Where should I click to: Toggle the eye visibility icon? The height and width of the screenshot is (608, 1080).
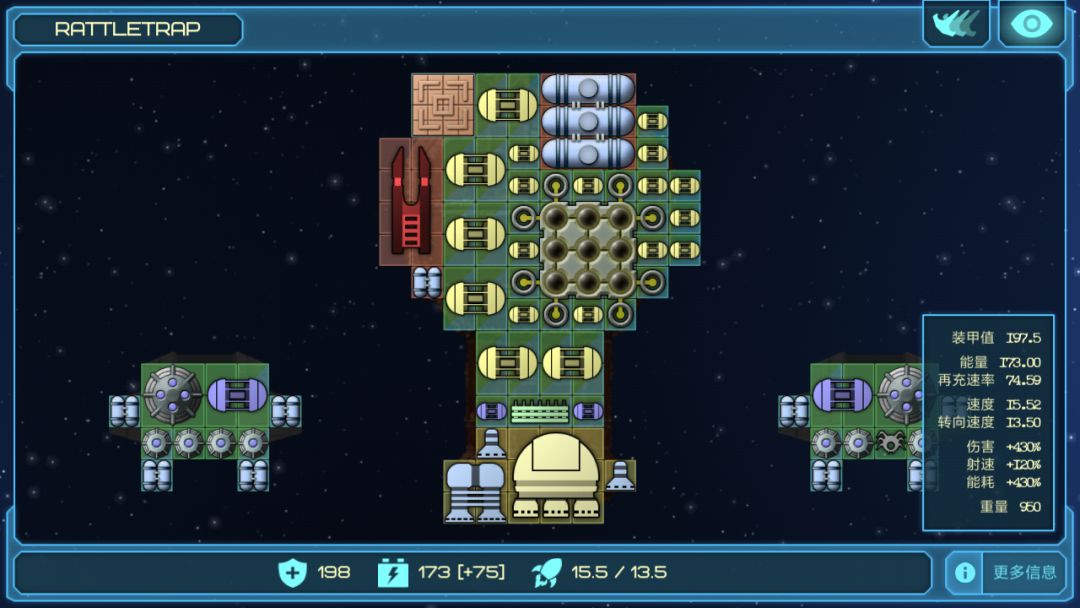[1031, 24]
